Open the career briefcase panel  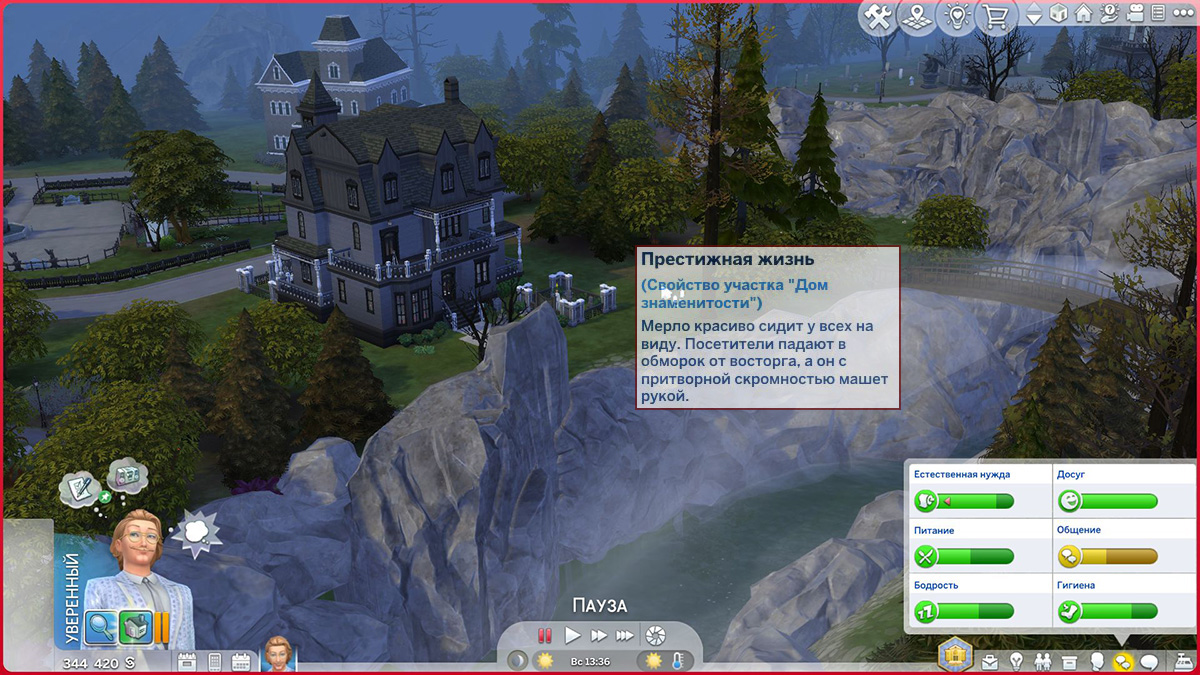tap(990, 662)
